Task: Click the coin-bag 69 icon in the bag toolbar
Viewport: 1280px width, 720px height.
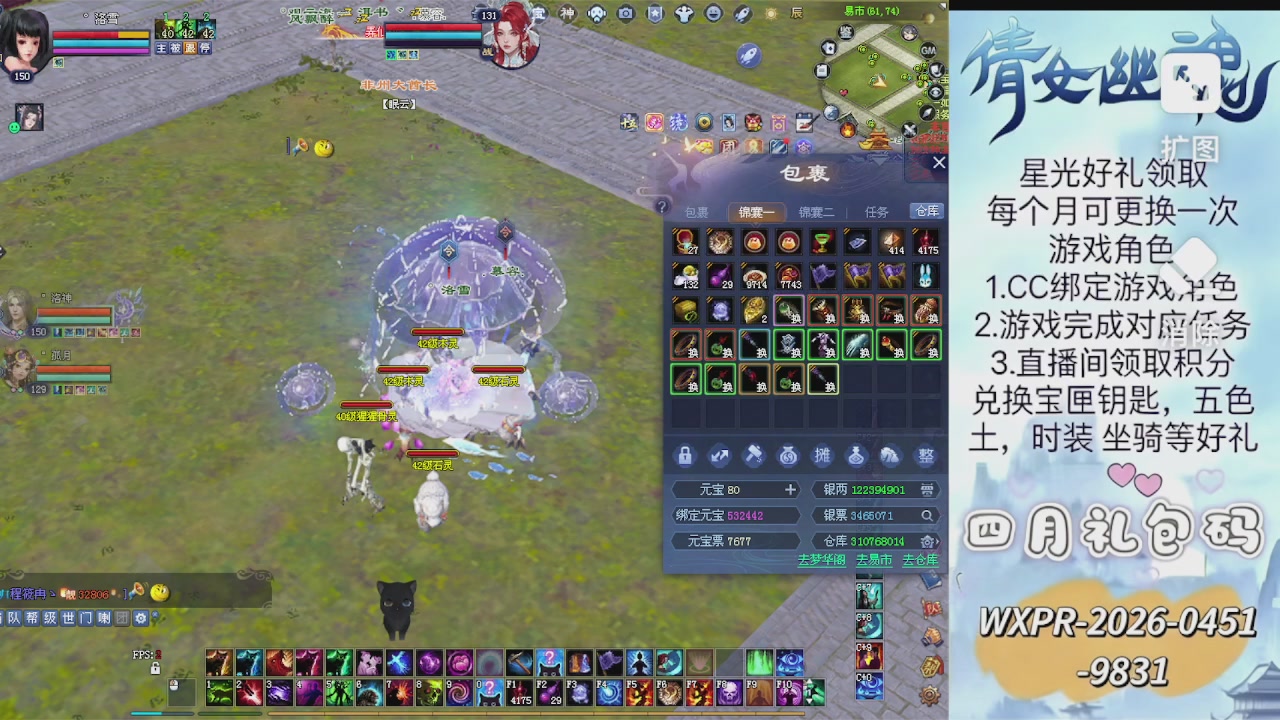Action: (x=788, y=455)
